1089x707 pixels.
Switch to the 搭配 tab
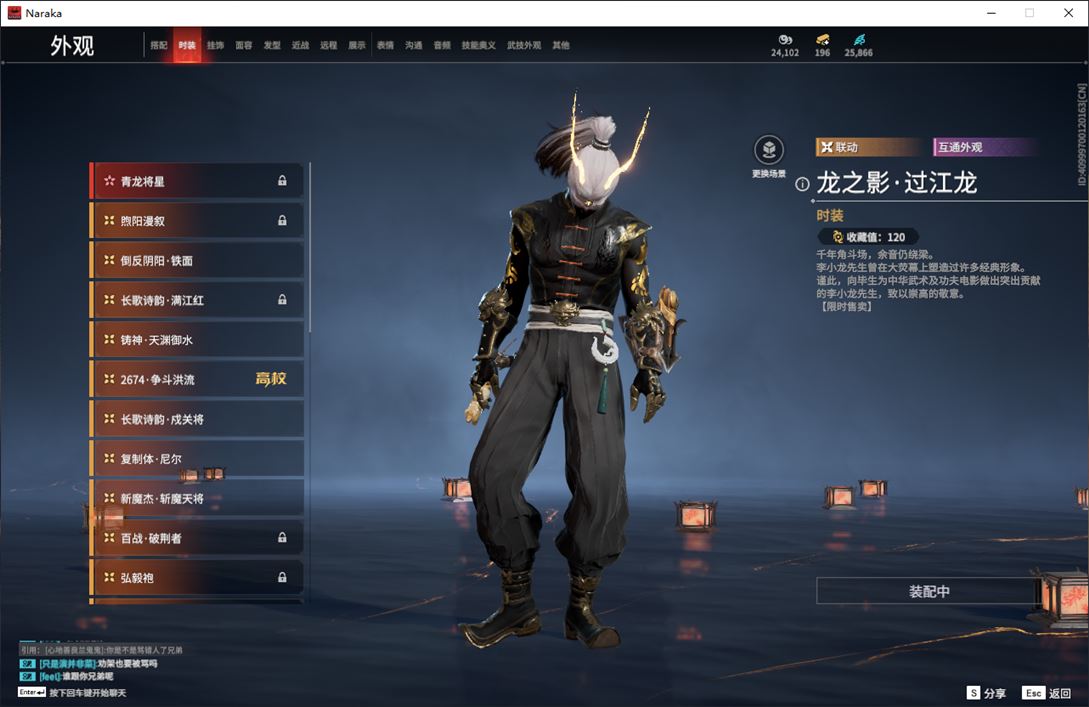click(159, 46)
